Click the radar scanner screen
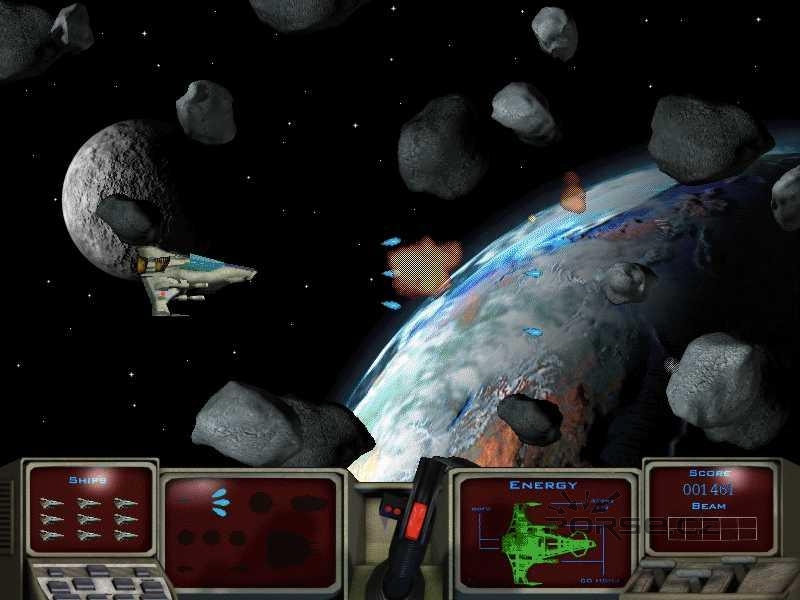Image resolution: width=800 pixels, height=600 pixels. tap(252, 518)
